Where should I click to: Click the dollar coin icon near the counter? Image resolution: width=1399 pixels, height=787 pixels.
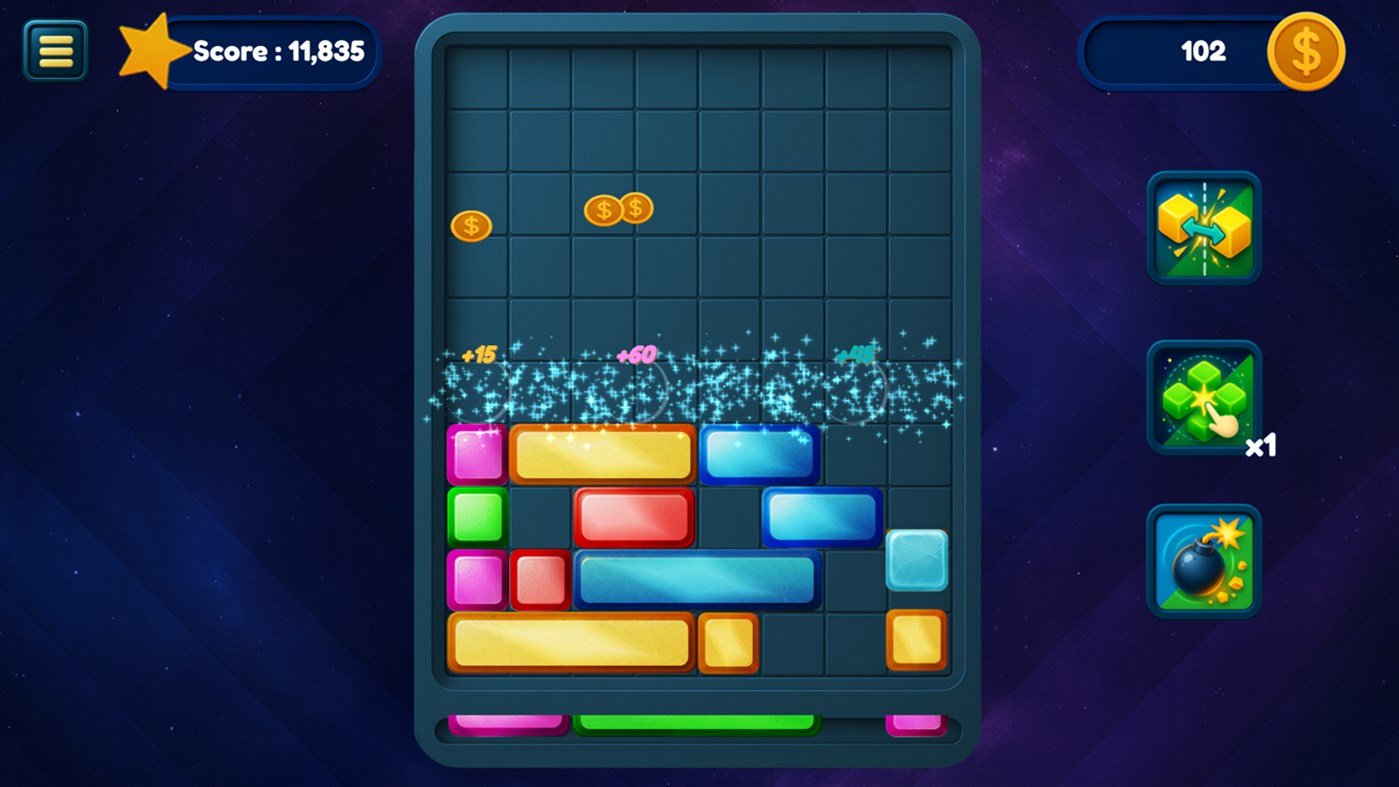1304,51
